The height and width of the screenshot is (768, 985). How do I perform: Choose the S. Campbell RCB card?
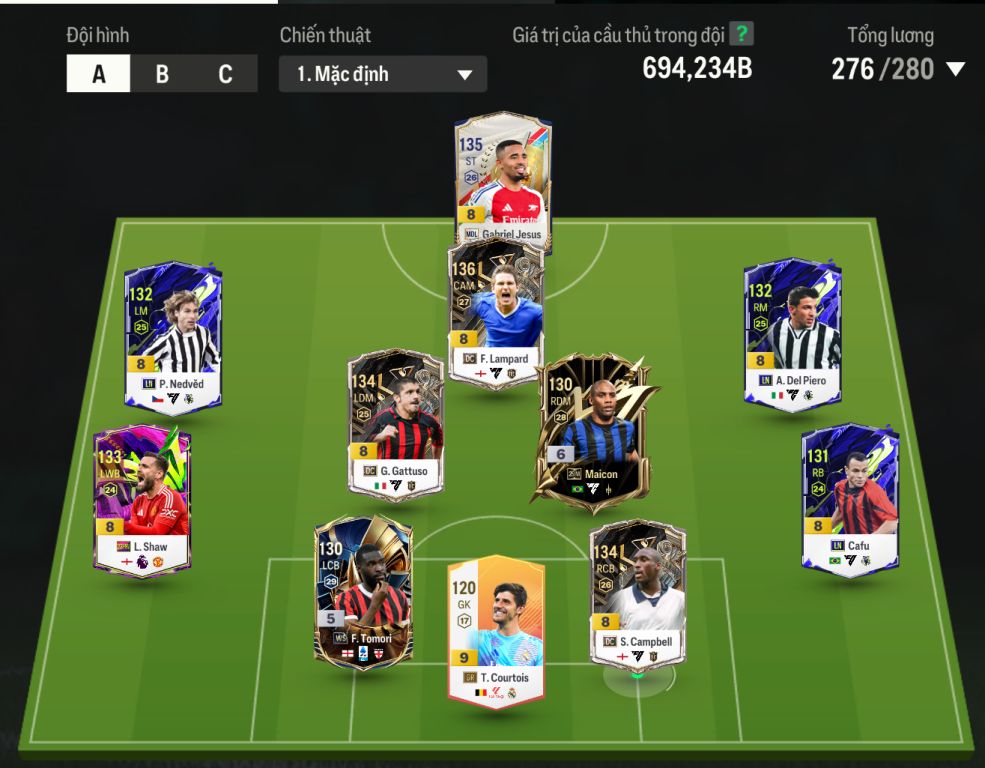coord(638,592)
